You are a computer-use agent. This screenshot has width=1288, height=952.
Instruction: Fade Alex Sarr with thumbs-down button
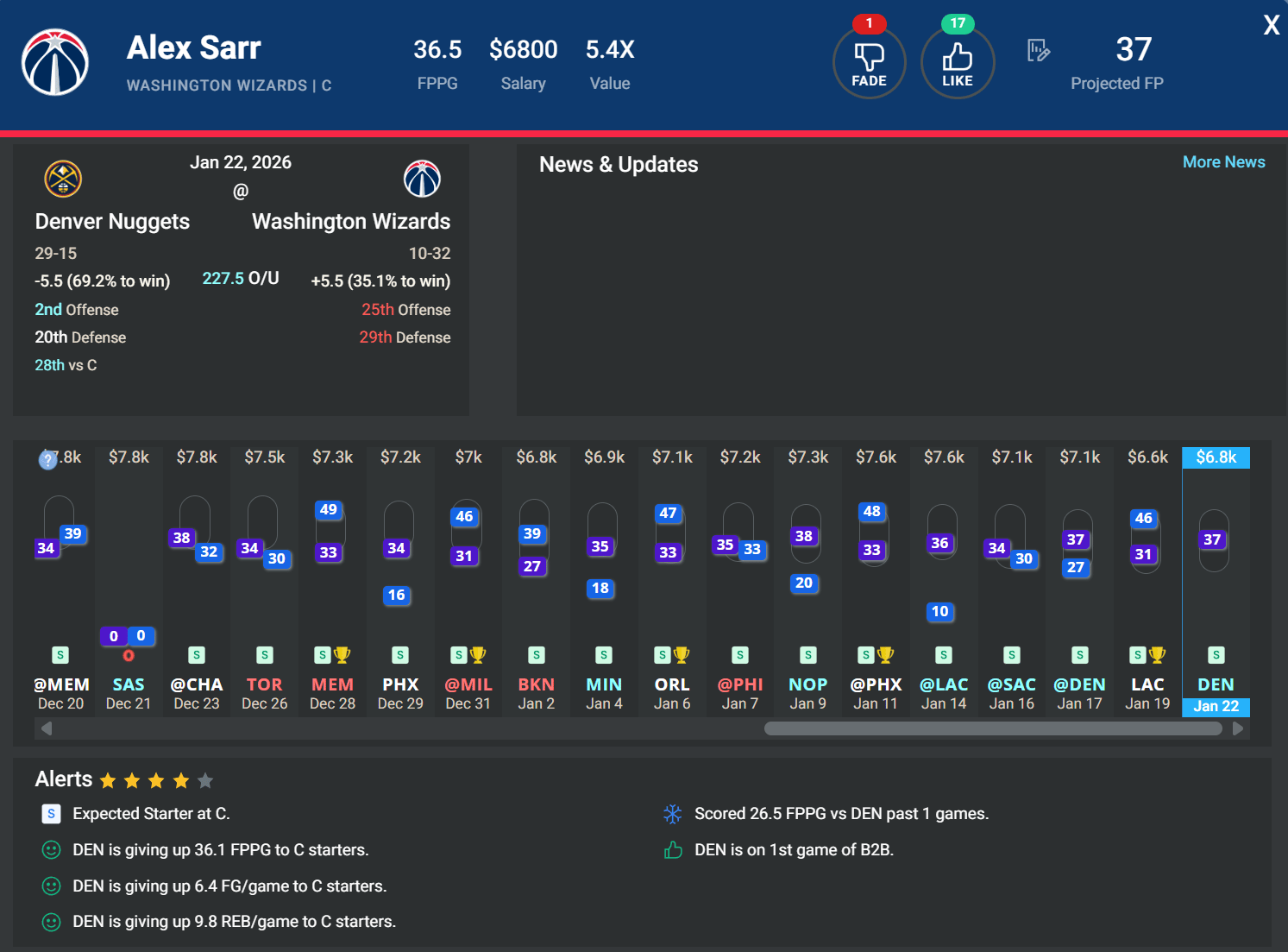[869, 63]
